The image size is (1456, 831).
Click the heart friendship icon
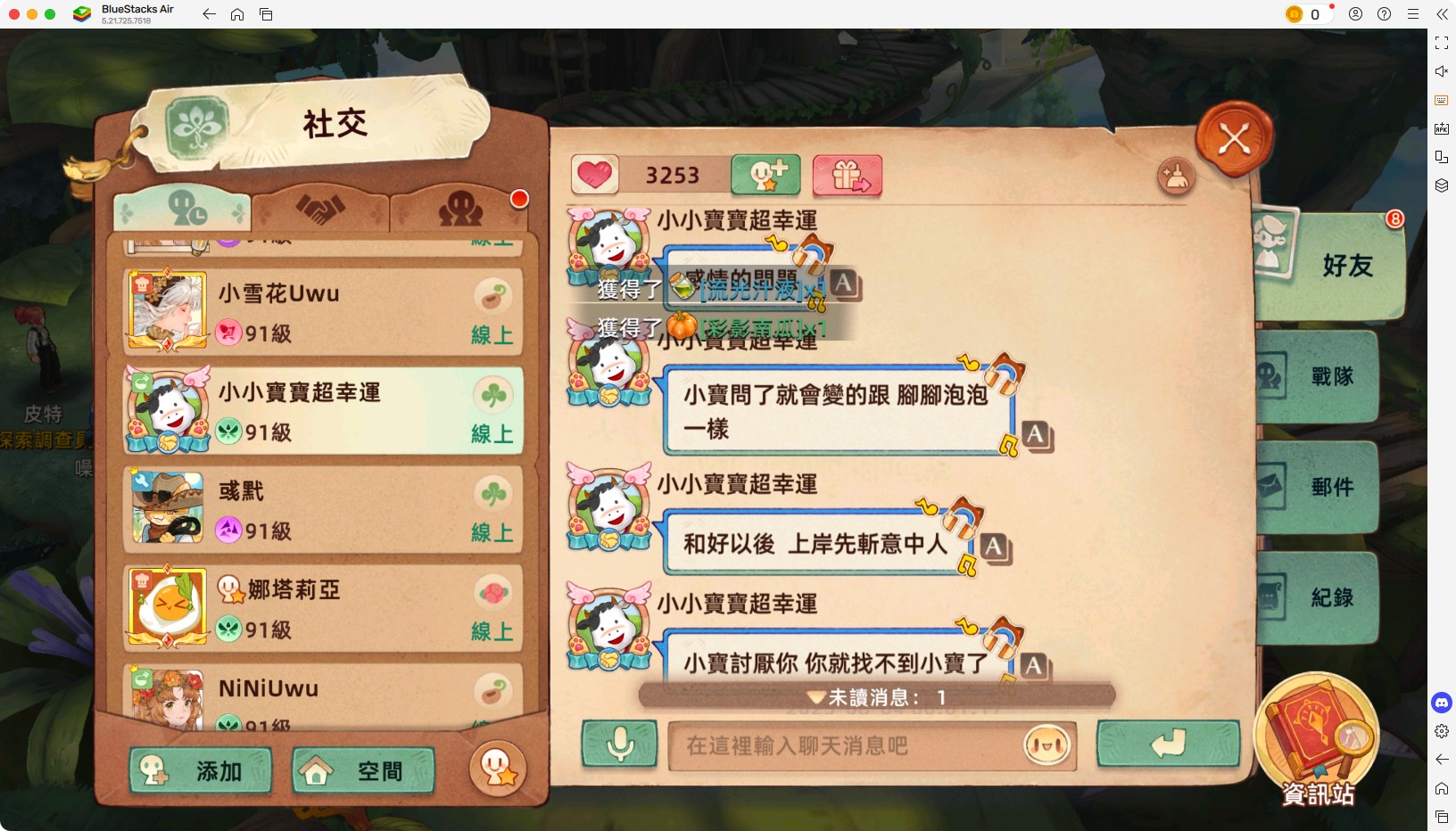(x=596, y=175)
